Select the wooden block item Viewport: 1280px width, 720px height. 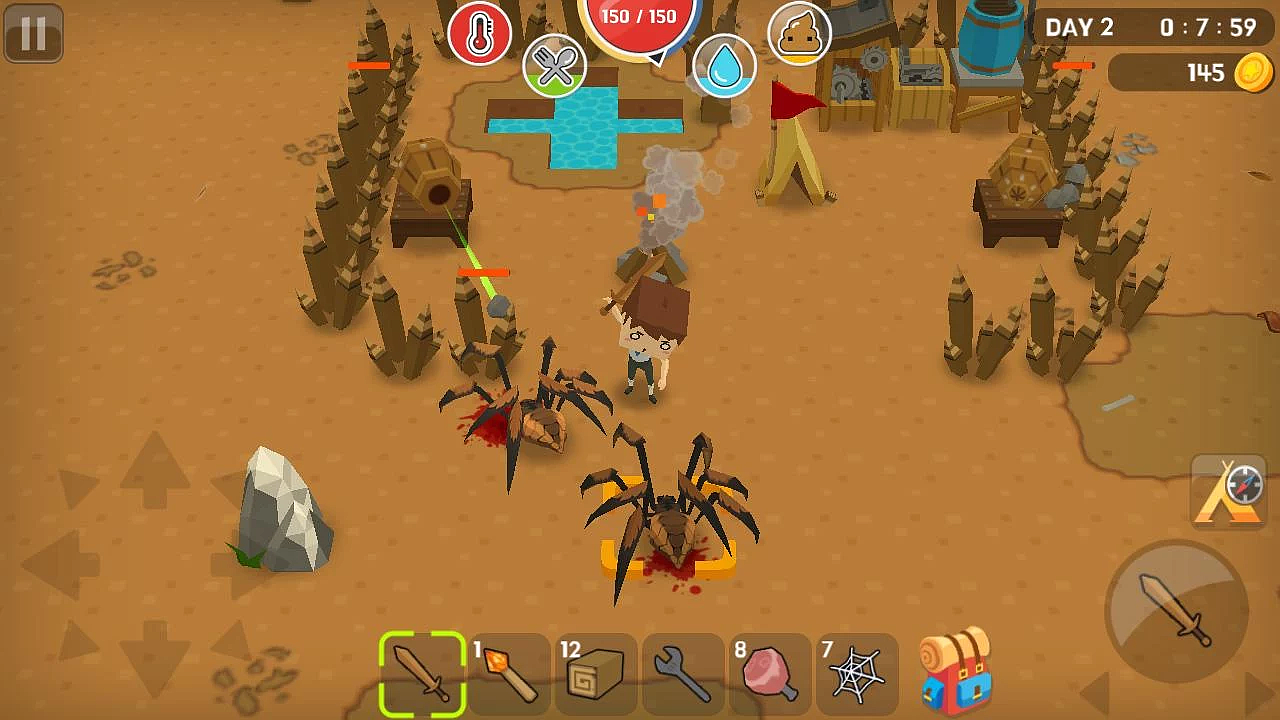tap(595, 674)
